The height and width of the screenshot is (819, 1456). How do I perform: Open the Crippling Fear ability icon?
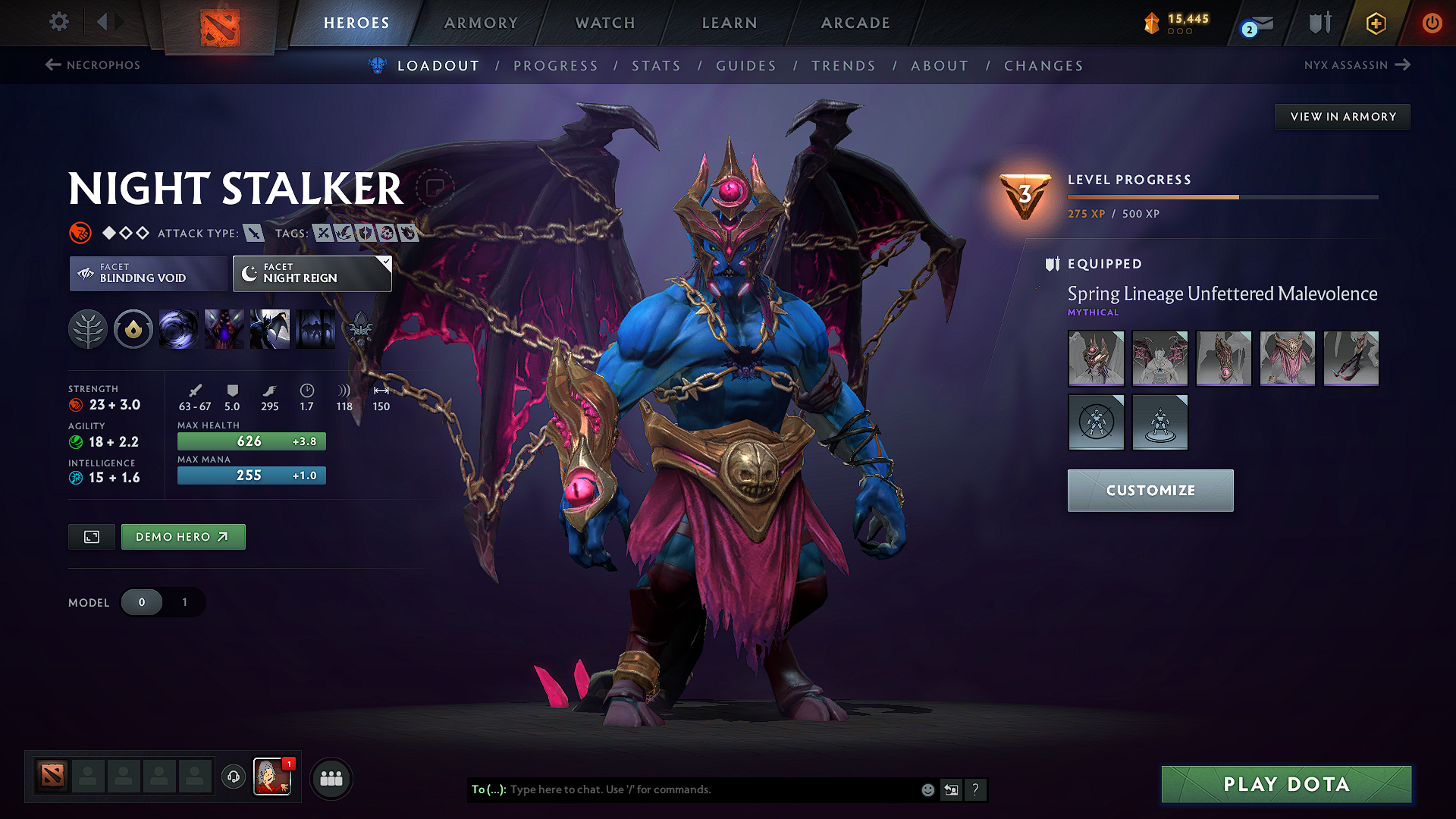point(224,329)
